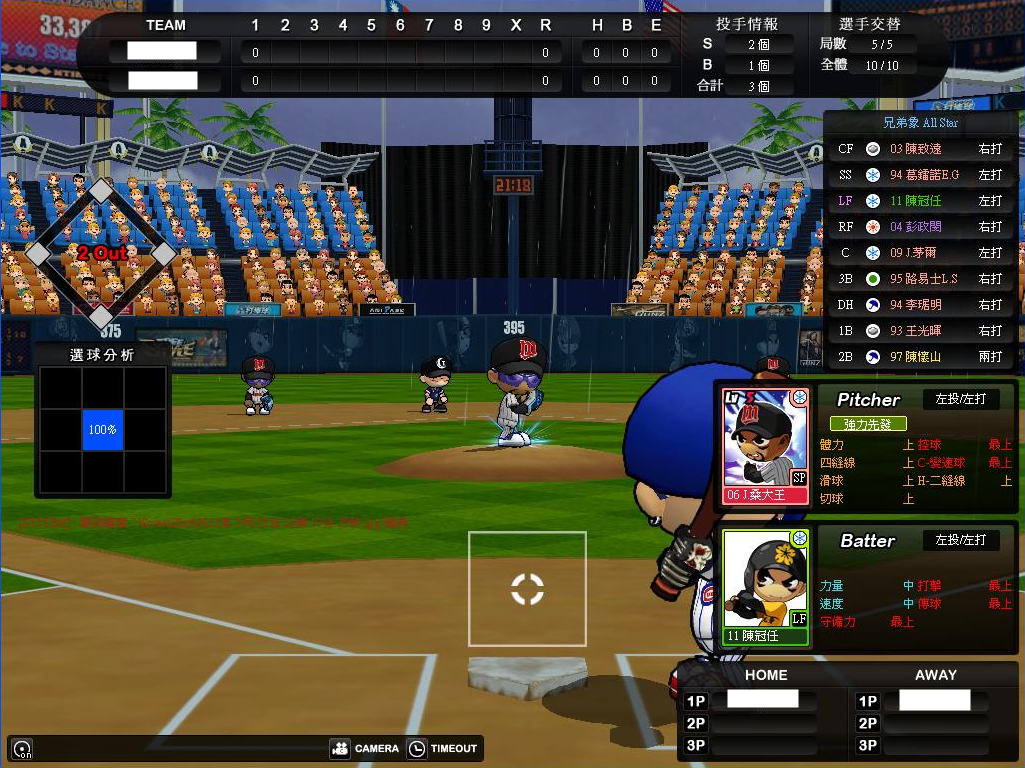Pick RF 04 彭政閔 from the batting order
The height and width of the screenshot is (768, 1025).
tap(920, 227)
